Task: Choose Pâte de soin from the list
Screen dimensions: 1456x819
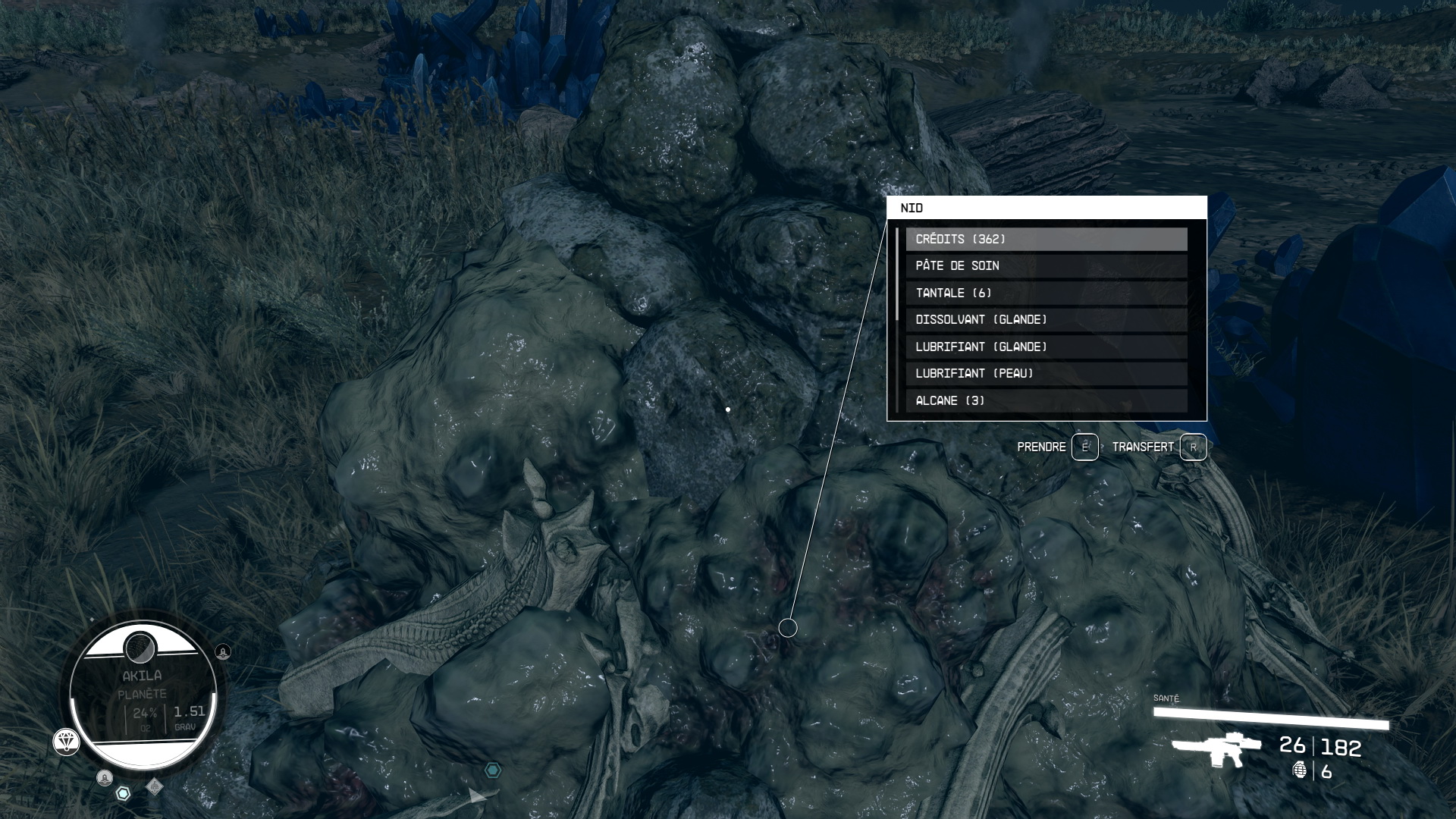Action: point(1046,266)
